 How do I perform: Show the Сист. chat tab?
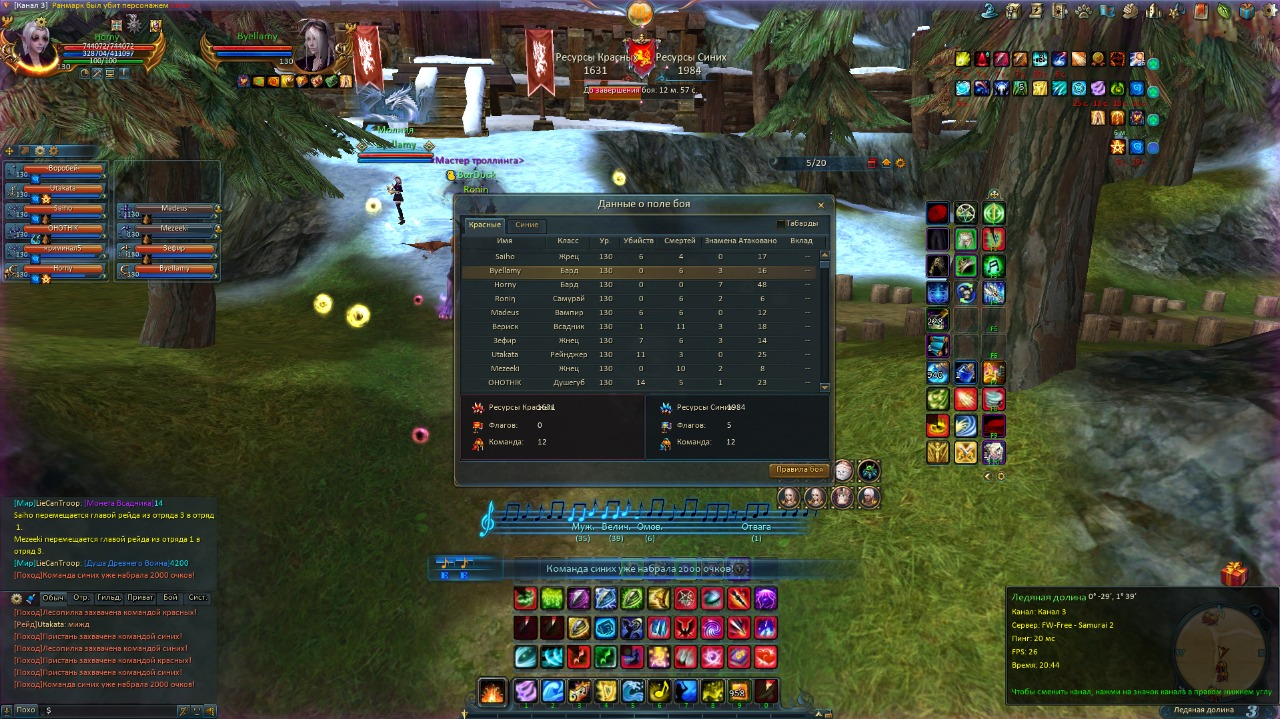pyautogui.click(x=198, y=598)
